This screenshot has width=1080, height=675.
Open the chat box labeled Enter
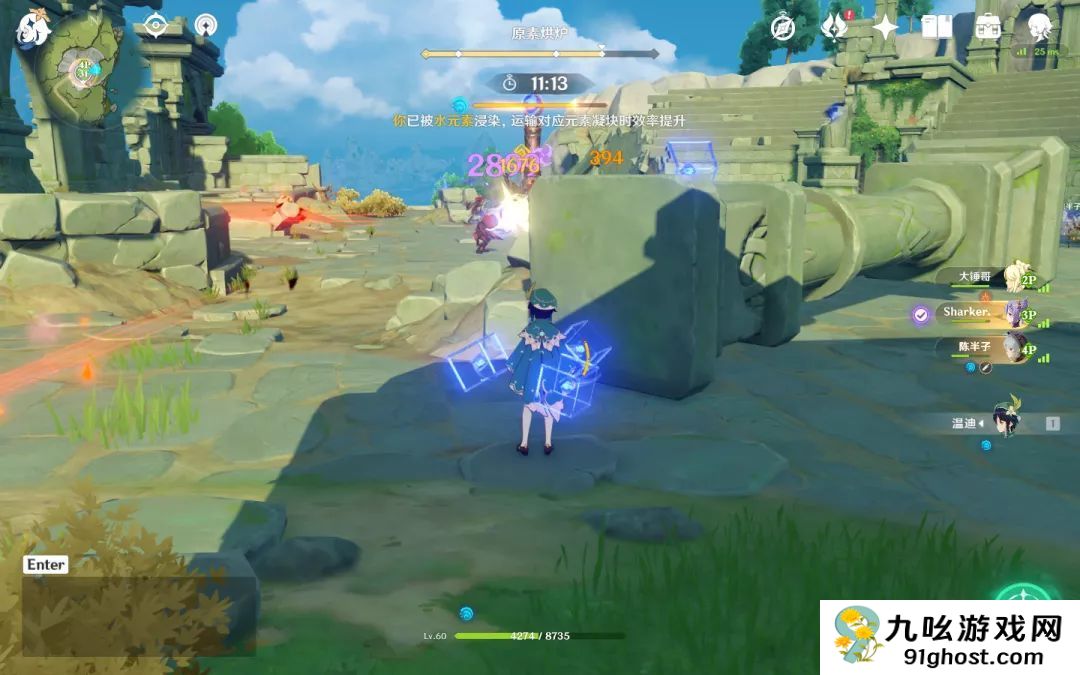pyautogui.click(x=46, y=565)
